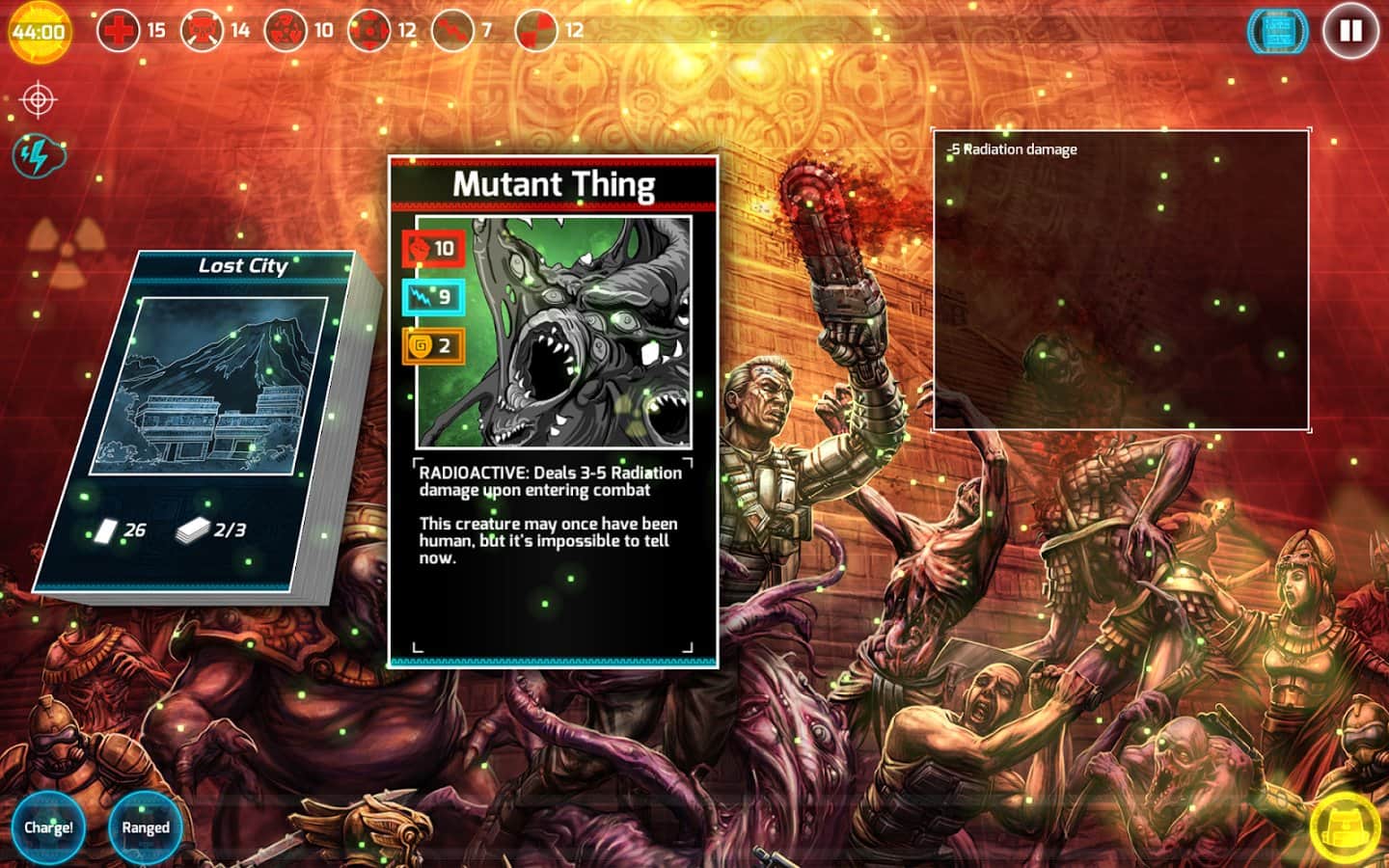1389x868 pixels.
Task: Click the combat log panel
Action: tap(1120, 280)
